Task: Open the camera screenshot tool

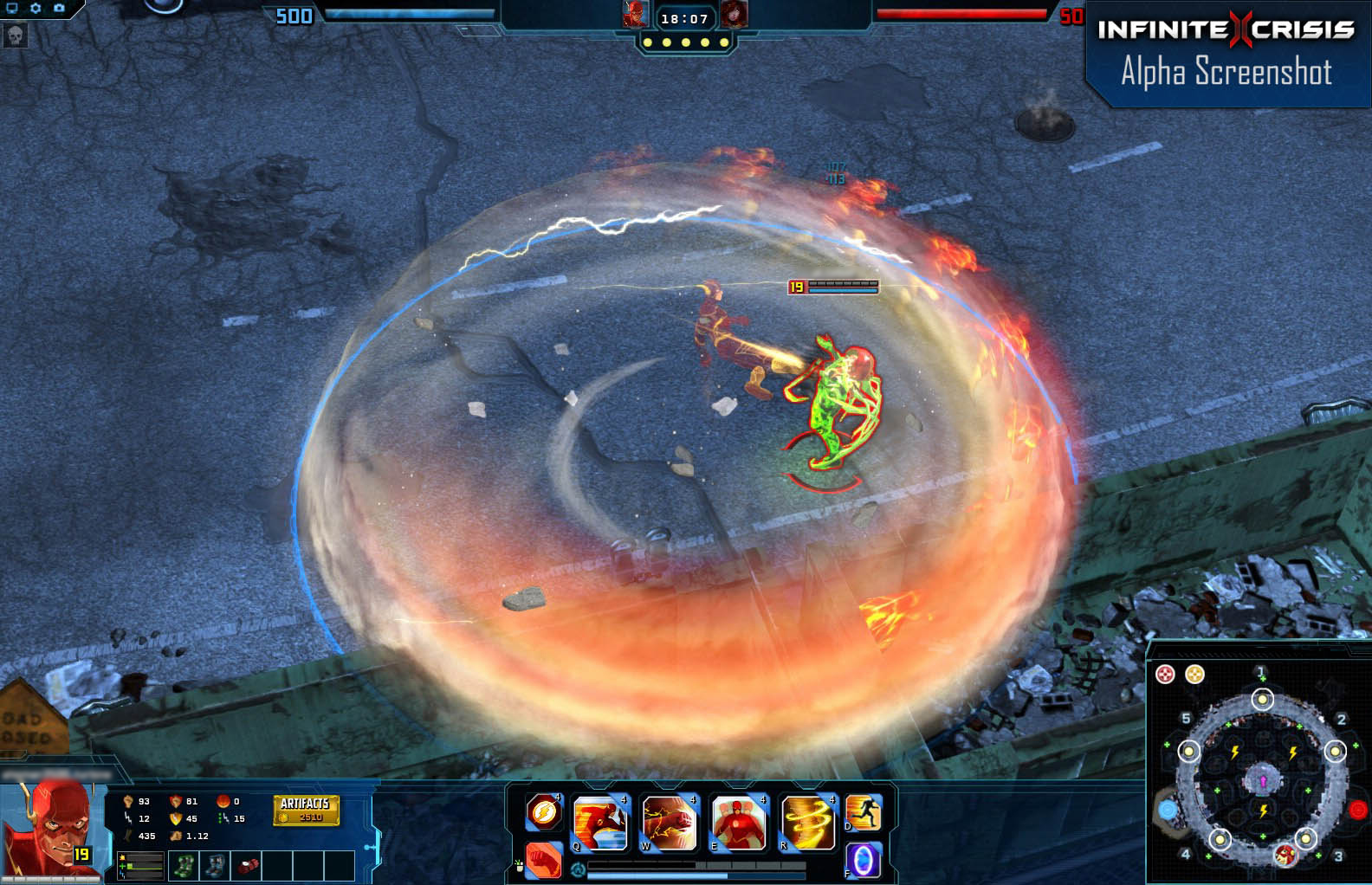Action: 57,8
